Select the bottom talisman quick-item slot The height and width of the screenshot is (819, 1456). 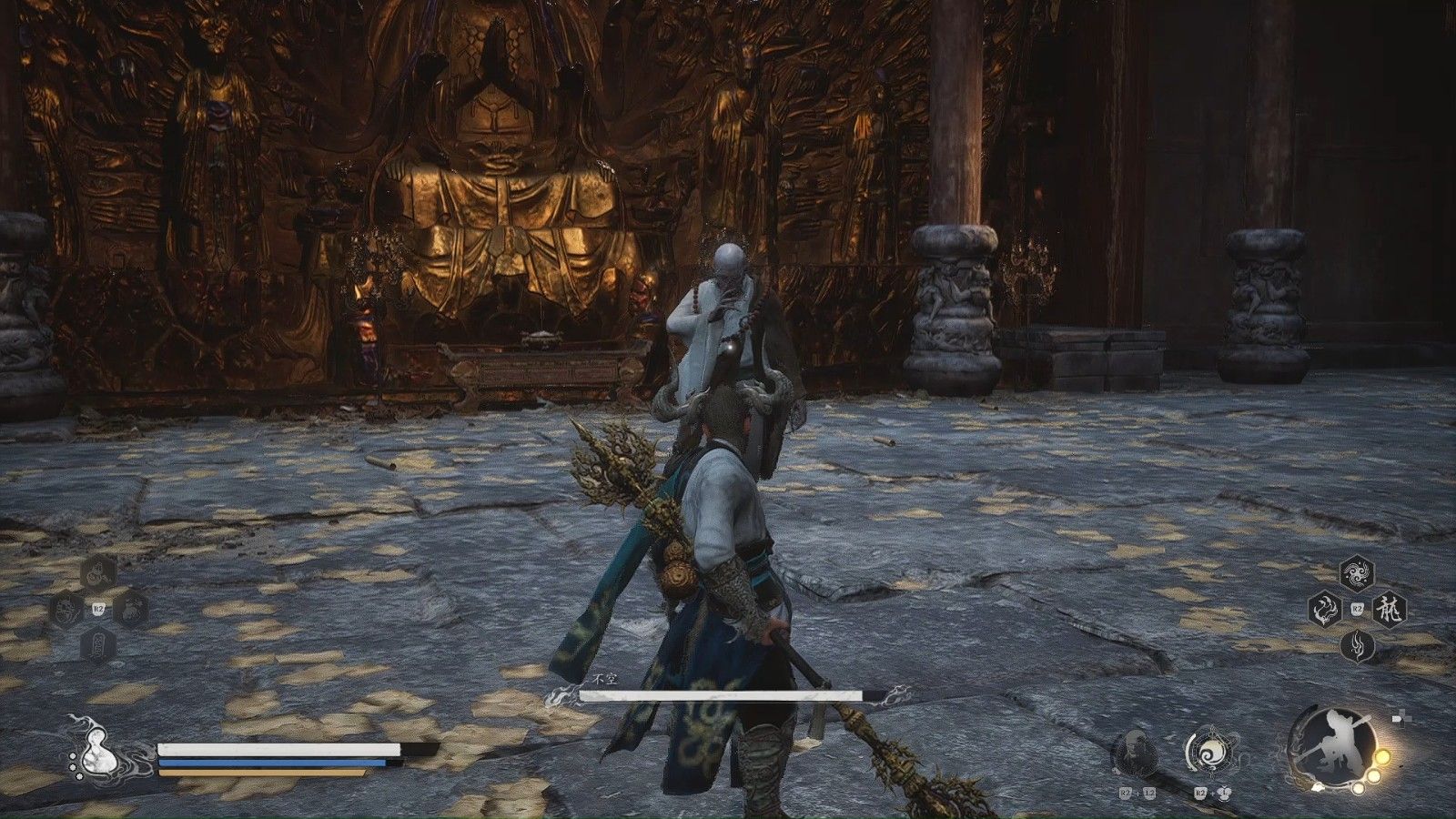[97, 644]
